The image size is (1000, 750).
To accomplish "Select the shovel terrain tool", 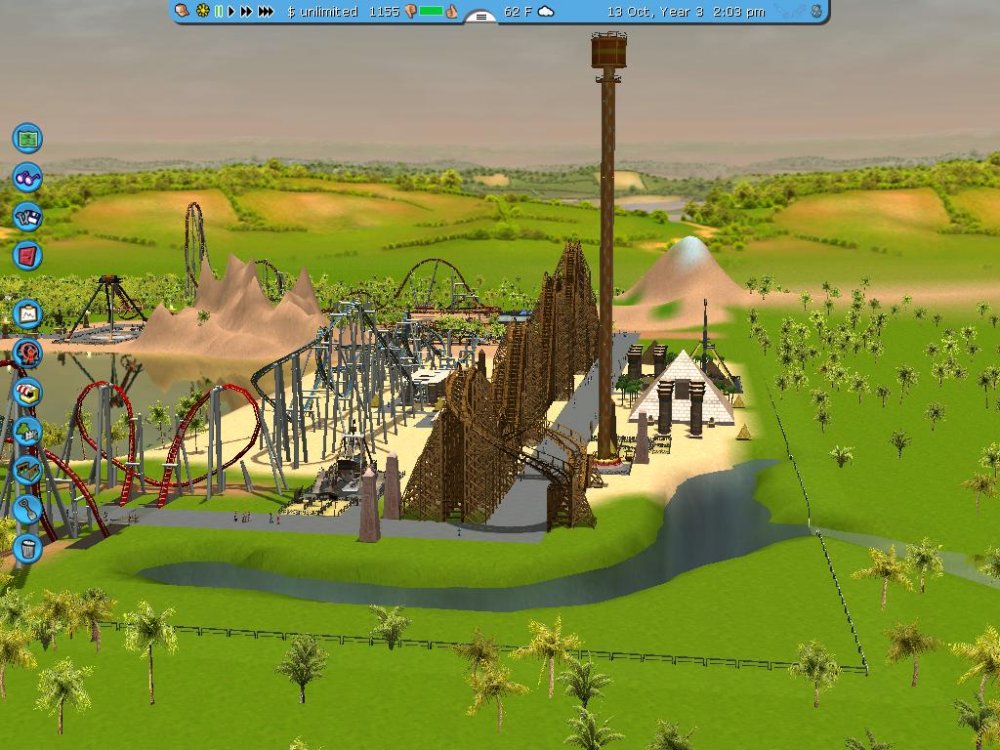I will point(27,509).
